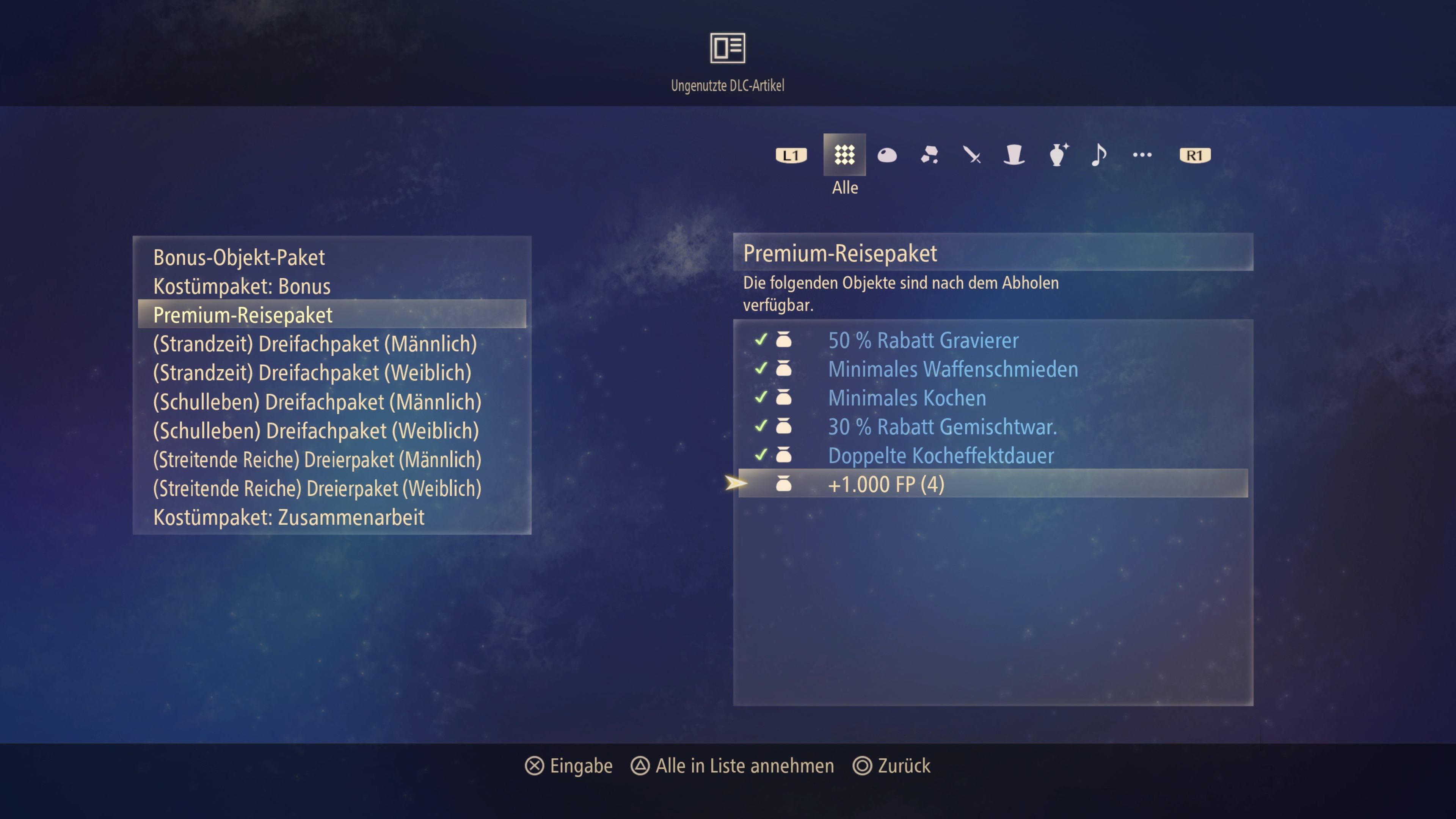Select the Minimales Kochen row

pos(907,398)
